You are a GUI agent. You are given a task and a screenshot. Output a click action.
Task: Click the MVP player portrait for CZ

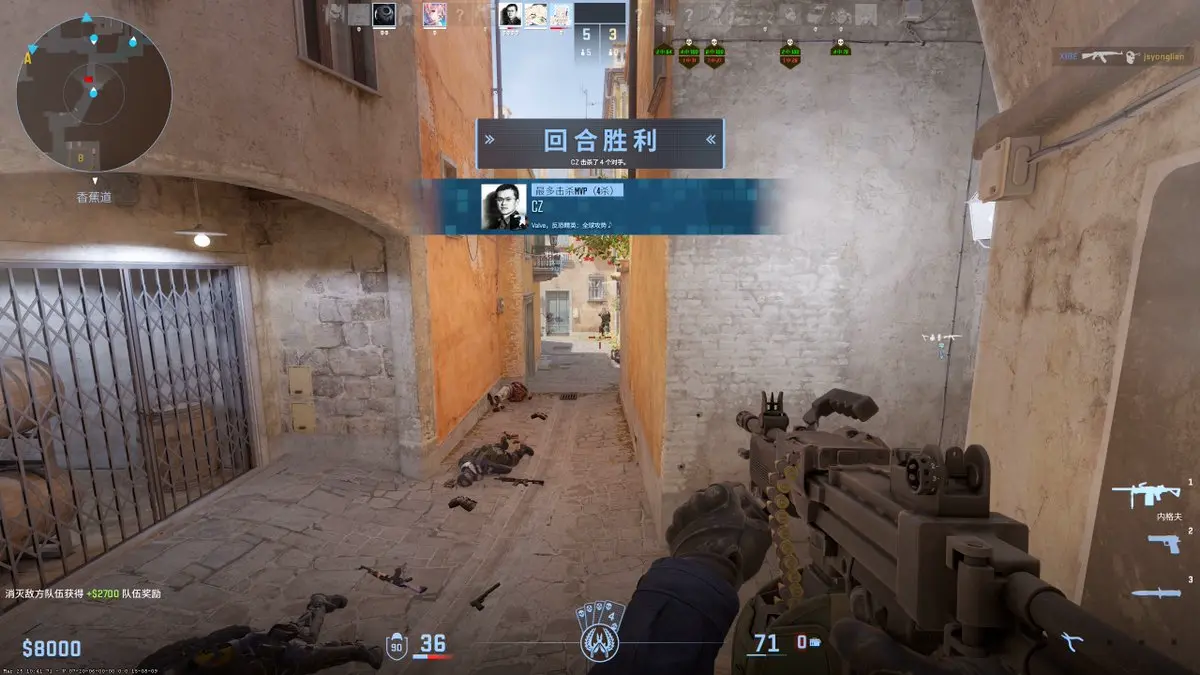pyautogui.click(x=503, y=206)
